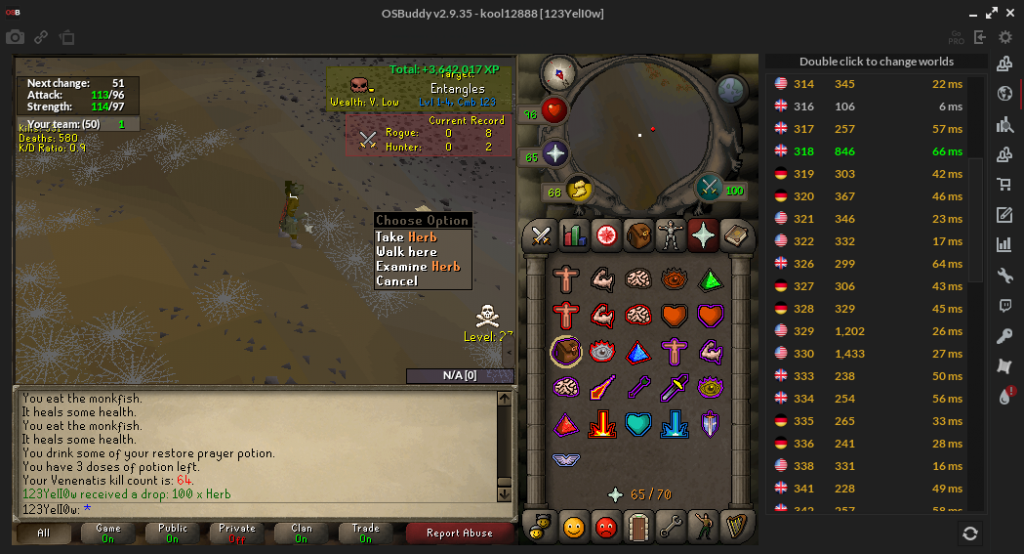
Task: Toggle the Trade chat filter
Action: [x=365, y=533]
